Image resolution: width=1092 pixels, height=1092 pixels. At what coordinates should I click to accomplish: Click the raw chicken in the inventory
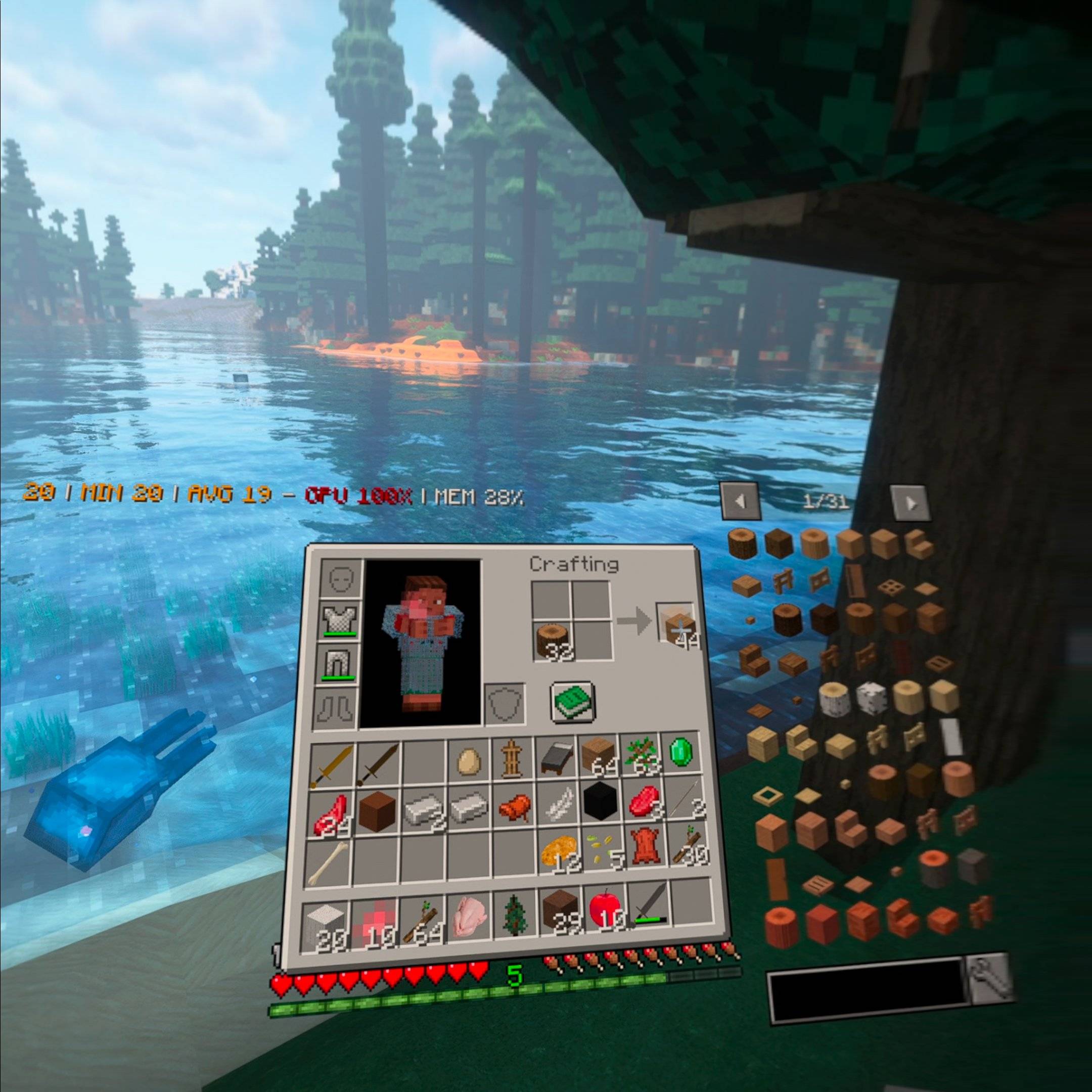coord(470,915)
